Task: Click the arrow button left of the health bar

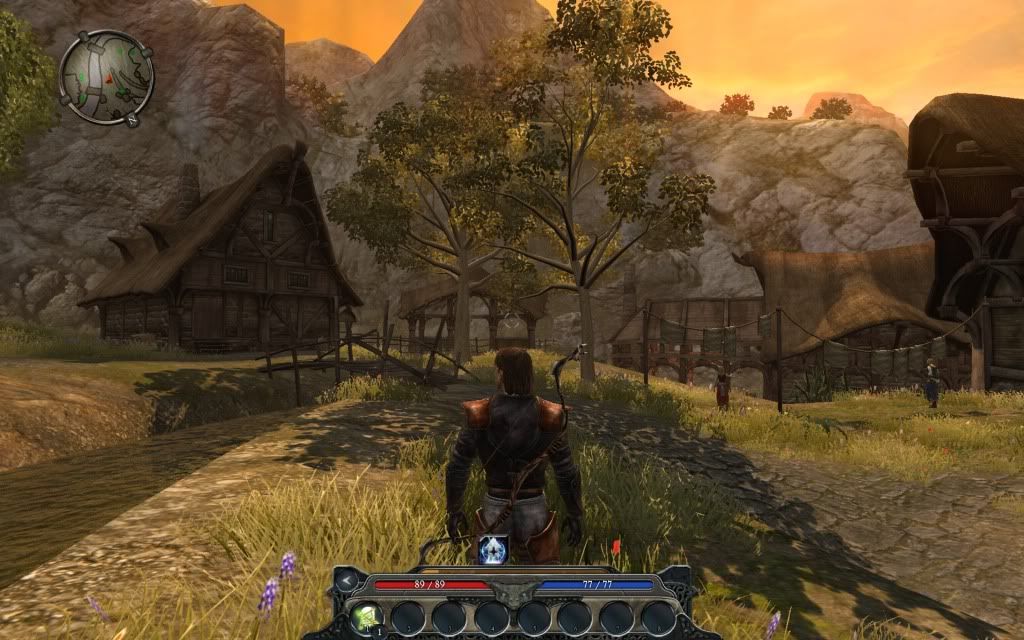Action: click(346, 581)
